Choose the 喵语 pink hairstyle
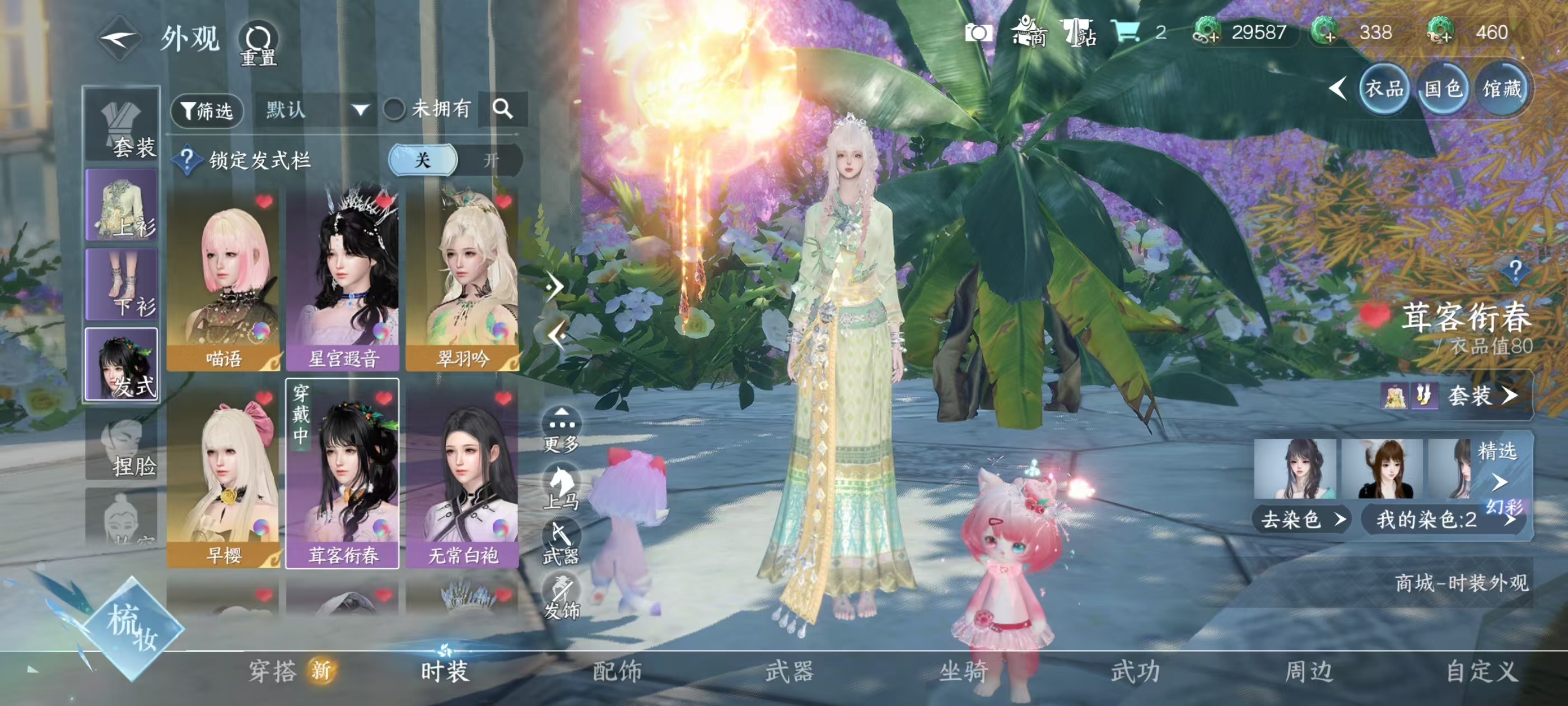This screenshot has width=1568, height=706. click(x=223, y=280)
